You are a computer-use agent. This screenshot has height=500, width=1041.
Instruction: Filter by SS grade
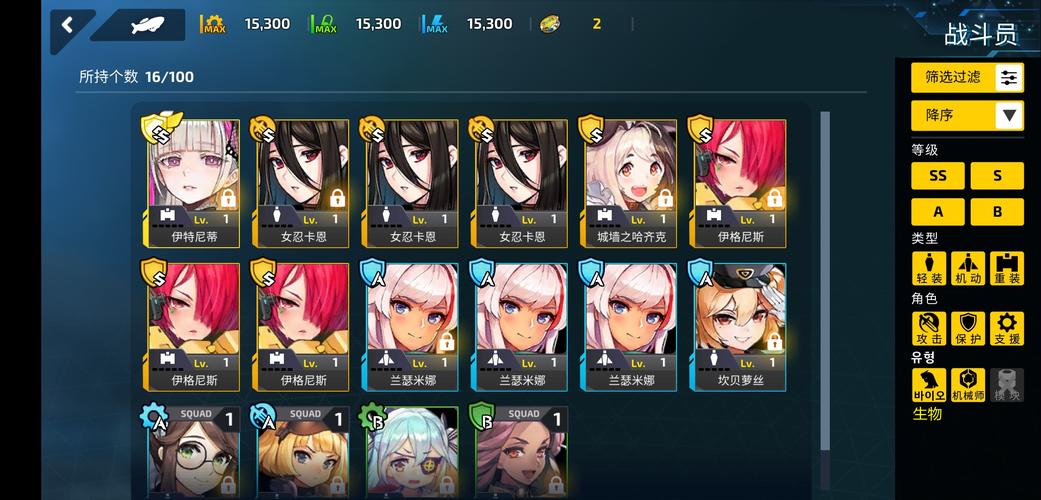(x=938, y=176)
